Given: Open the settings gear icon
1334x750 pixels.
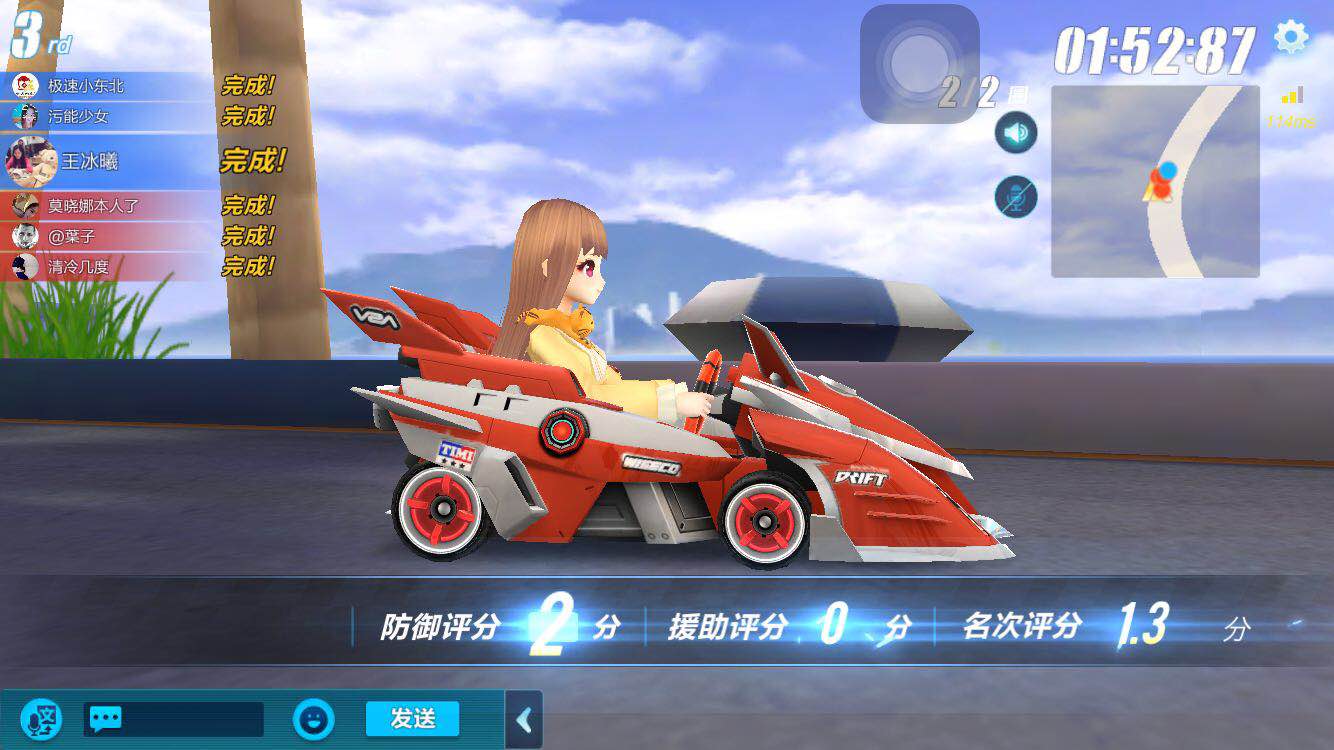Looking at the screenshot, I should tap(1291, 37).
